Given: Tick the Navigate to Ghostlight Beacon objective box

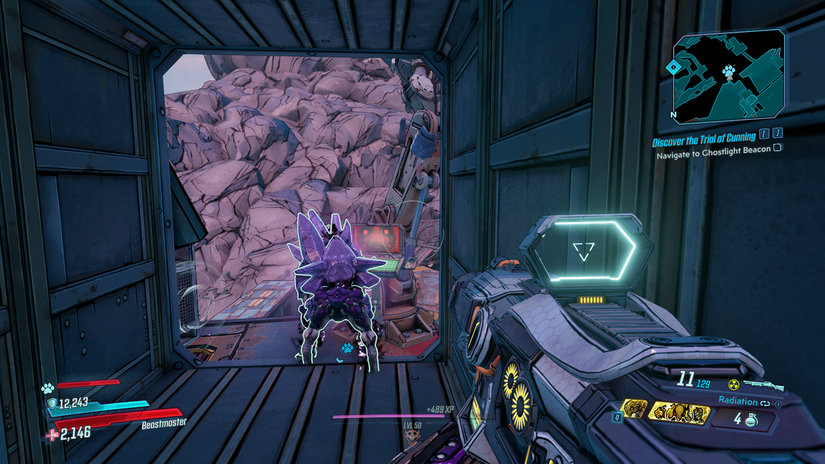Looking at the screenshot, I should point(778,148).
